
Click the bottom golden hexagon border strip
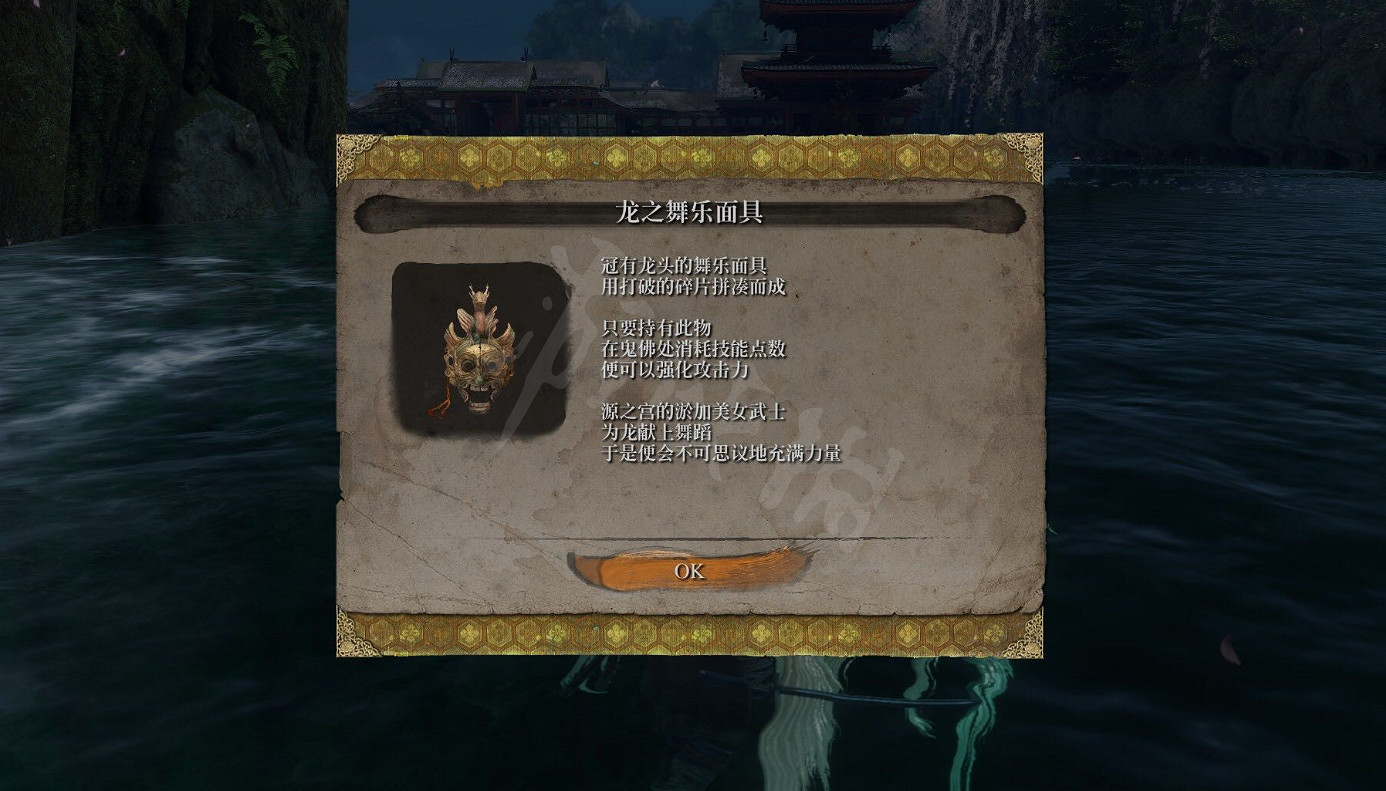click(690, 632)
